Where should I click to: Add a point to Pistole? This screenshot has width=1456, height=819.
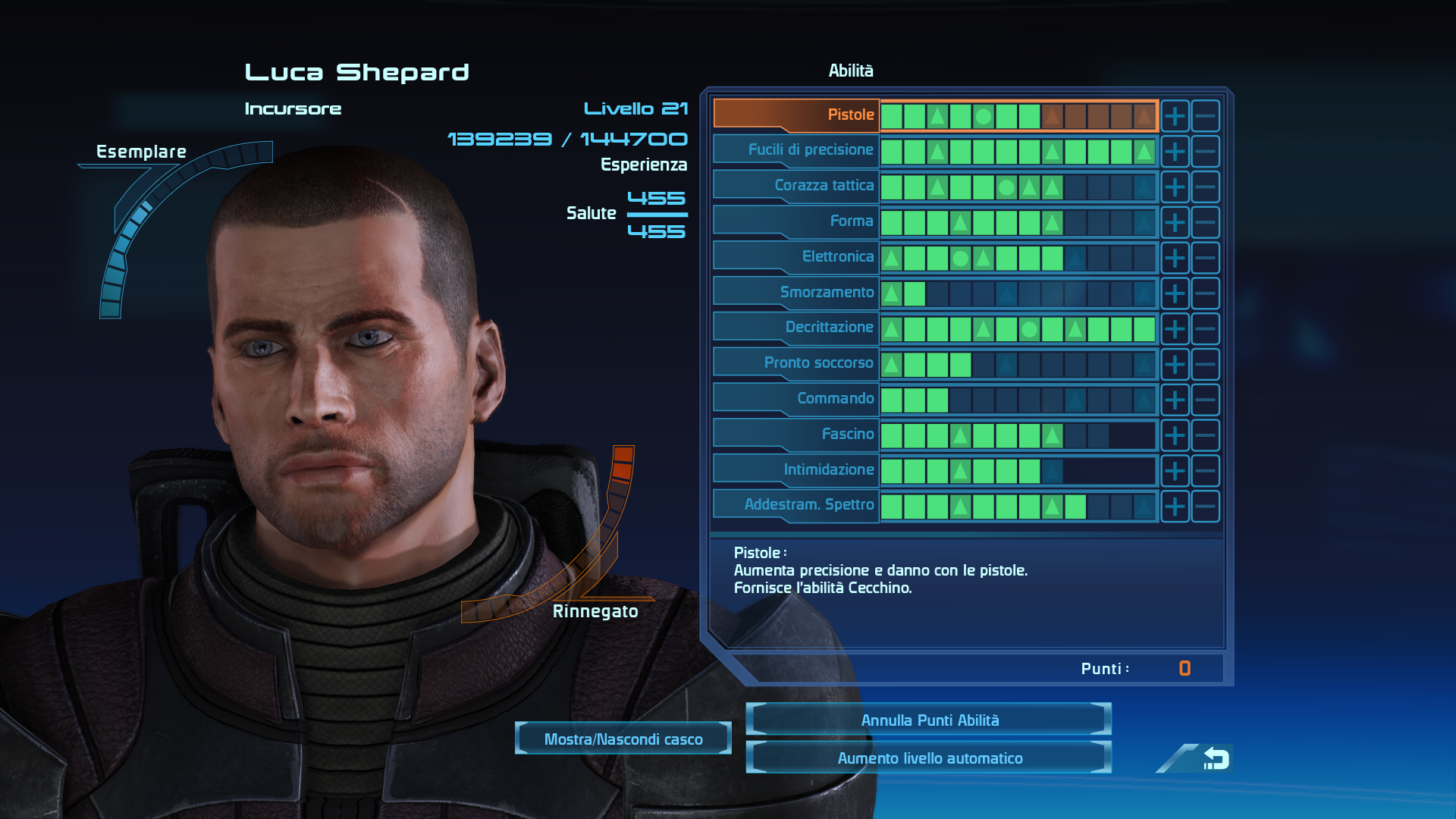point(1175,116)
